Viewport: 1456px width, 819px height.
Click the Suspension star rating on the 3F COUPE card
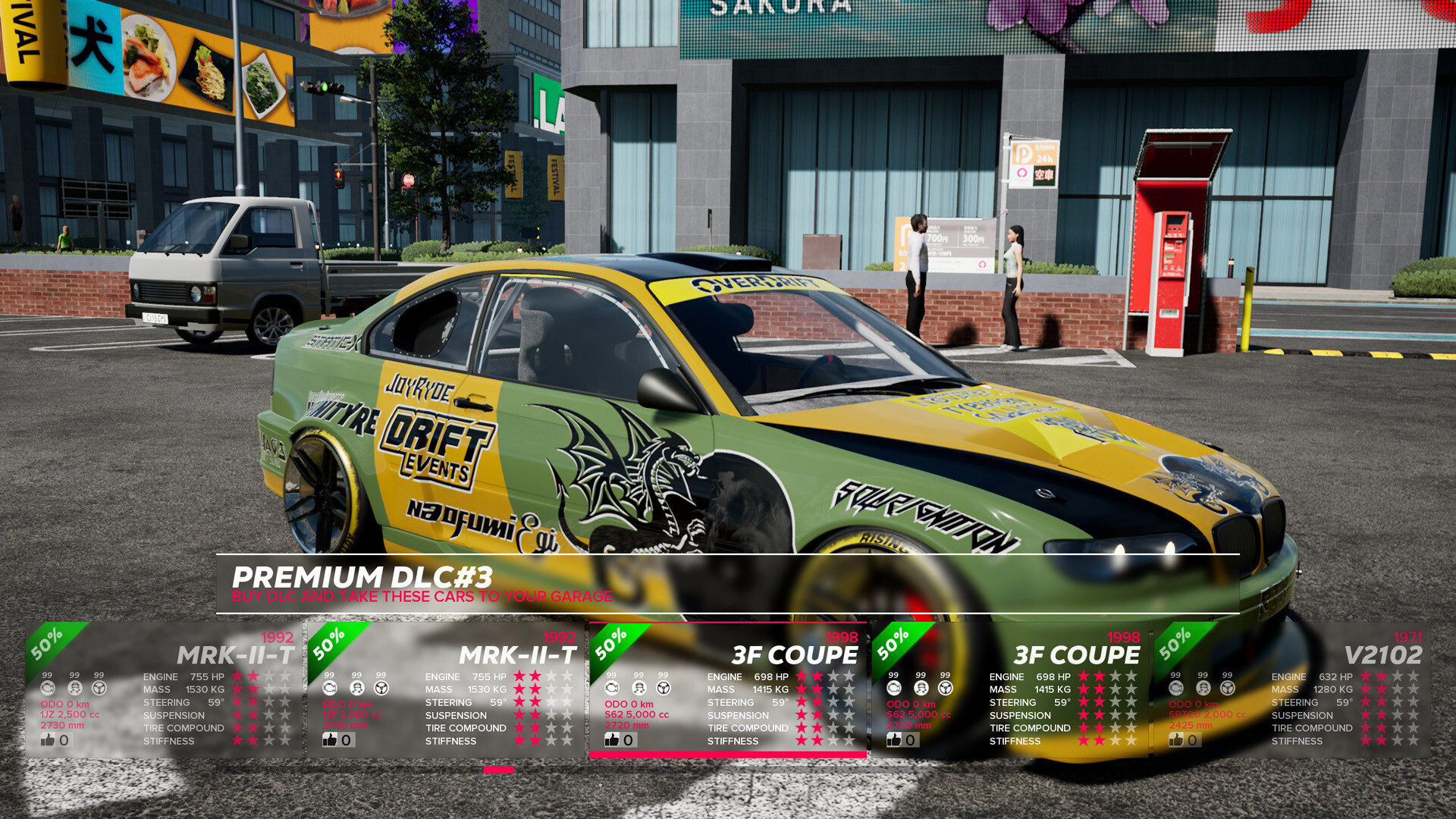[x=824, y=714]
